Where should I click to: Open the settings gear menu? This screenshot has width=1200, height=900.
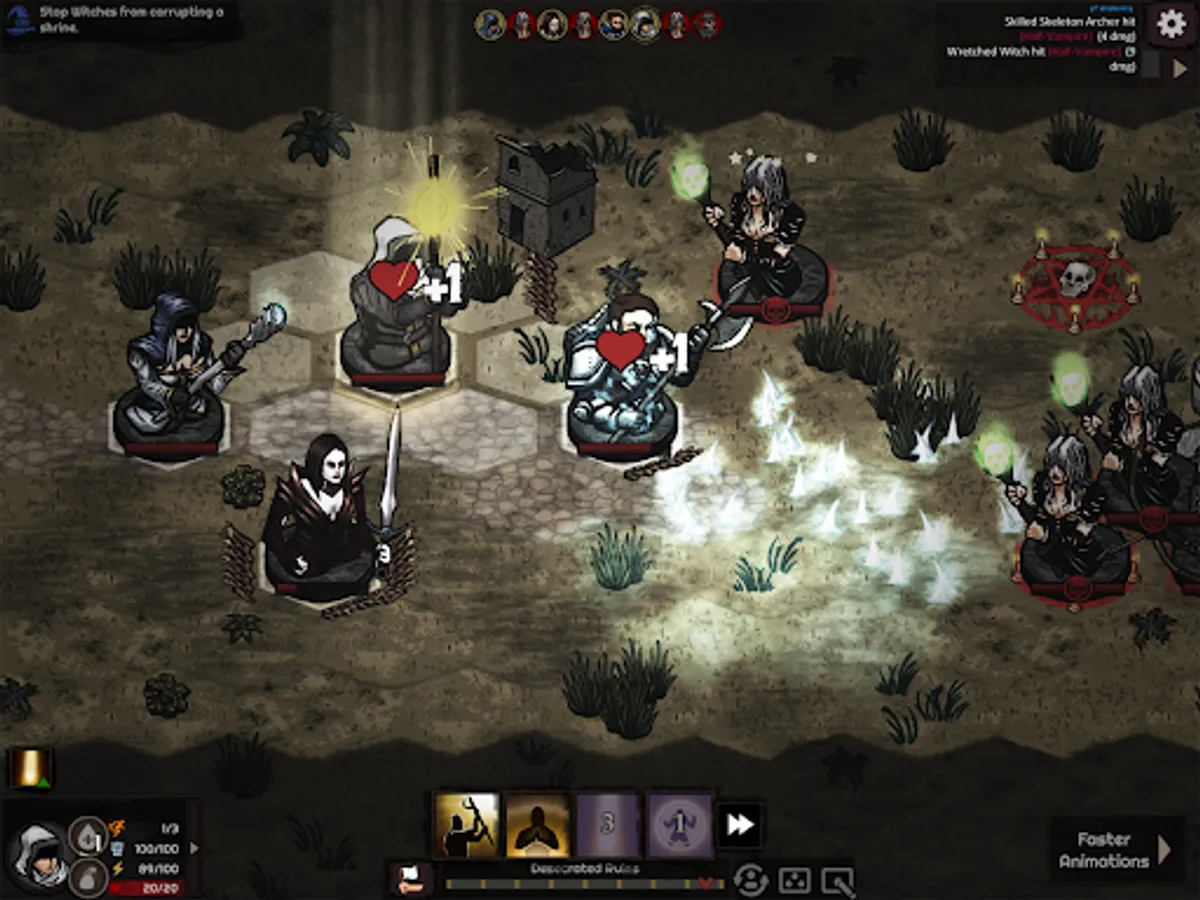[x=1170, y=23]
